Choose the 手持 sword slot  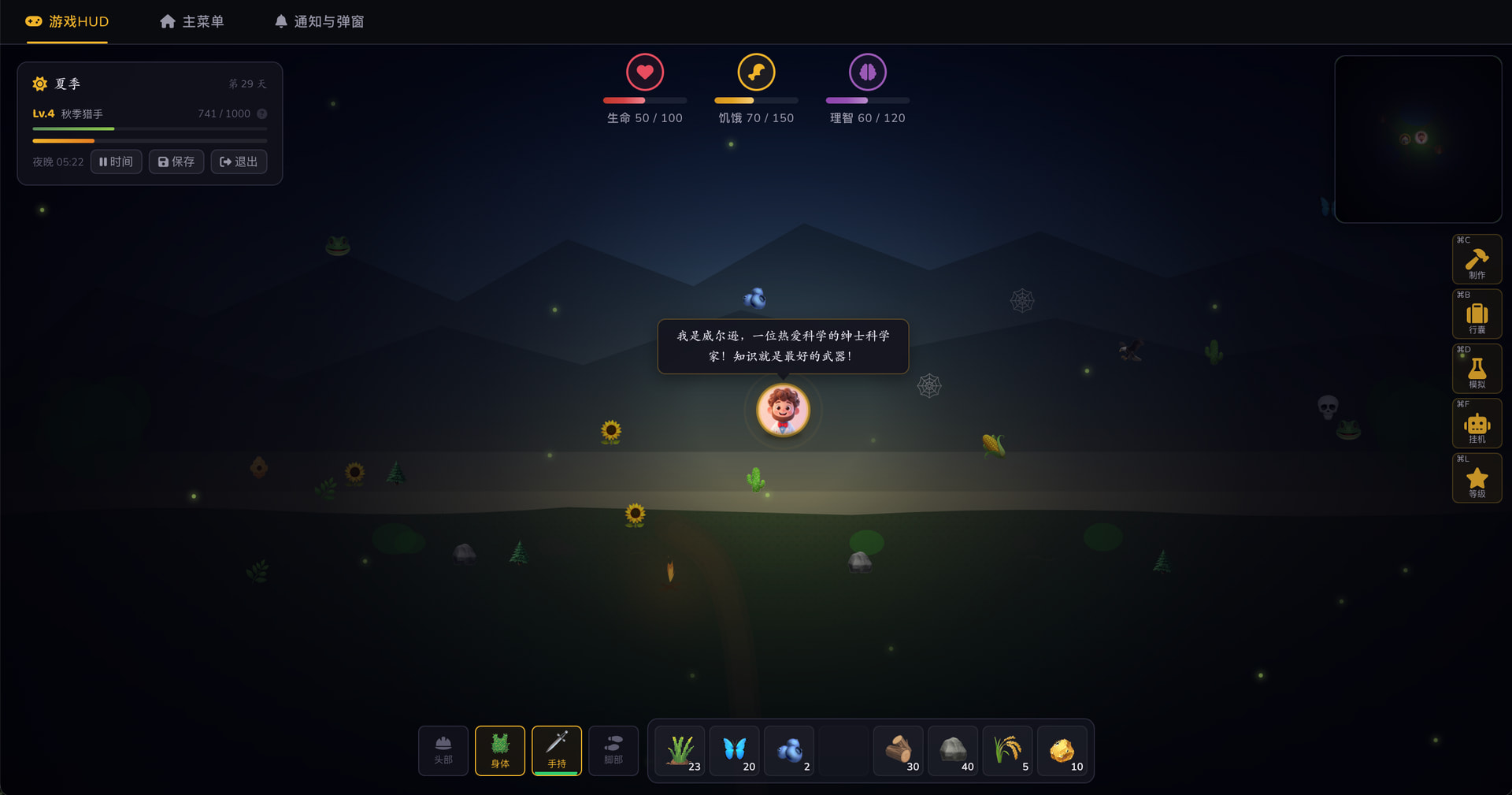(x=557, y=750)
